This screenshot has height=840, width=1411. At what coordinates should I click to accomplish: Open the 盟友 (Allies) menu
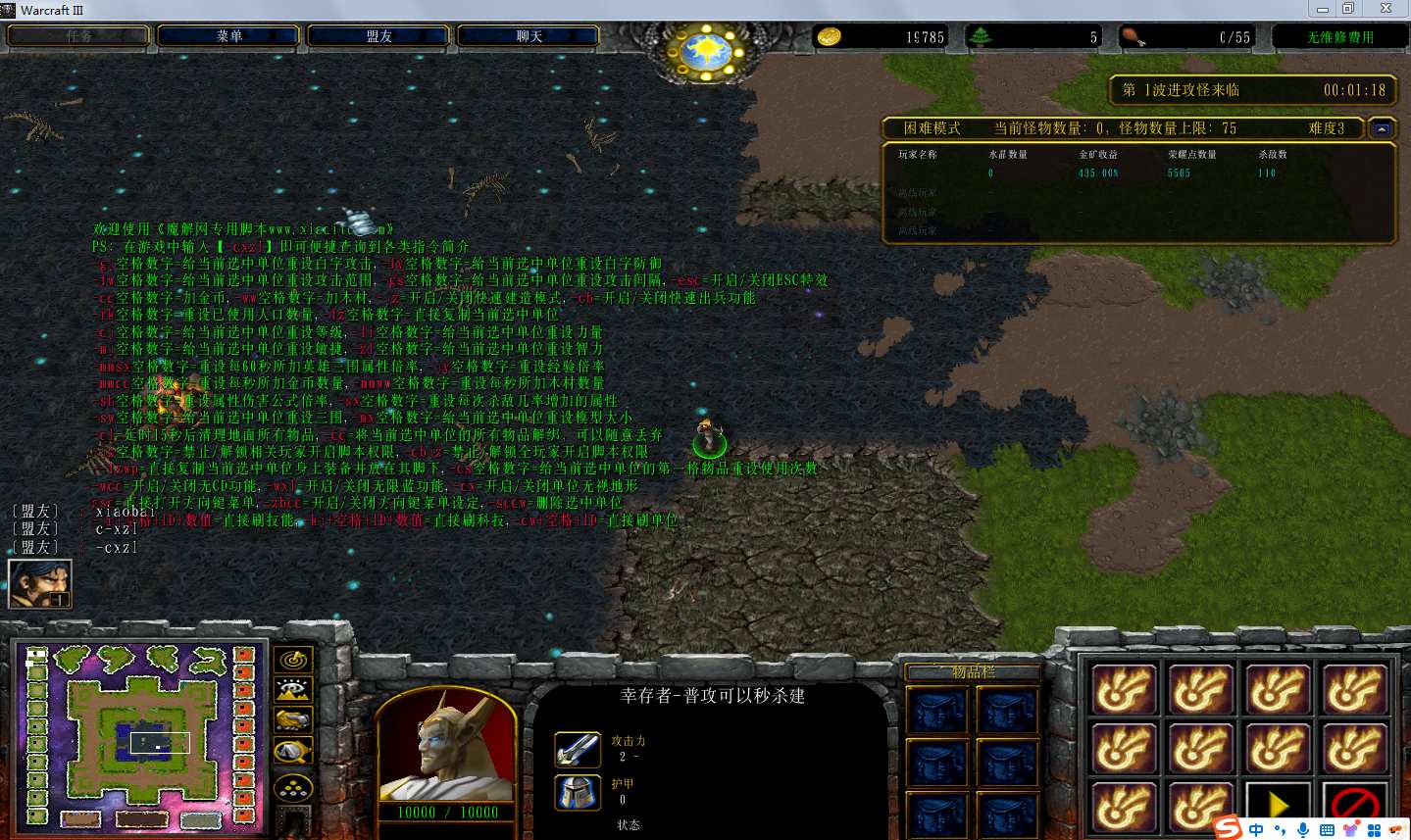pos(378,36)
